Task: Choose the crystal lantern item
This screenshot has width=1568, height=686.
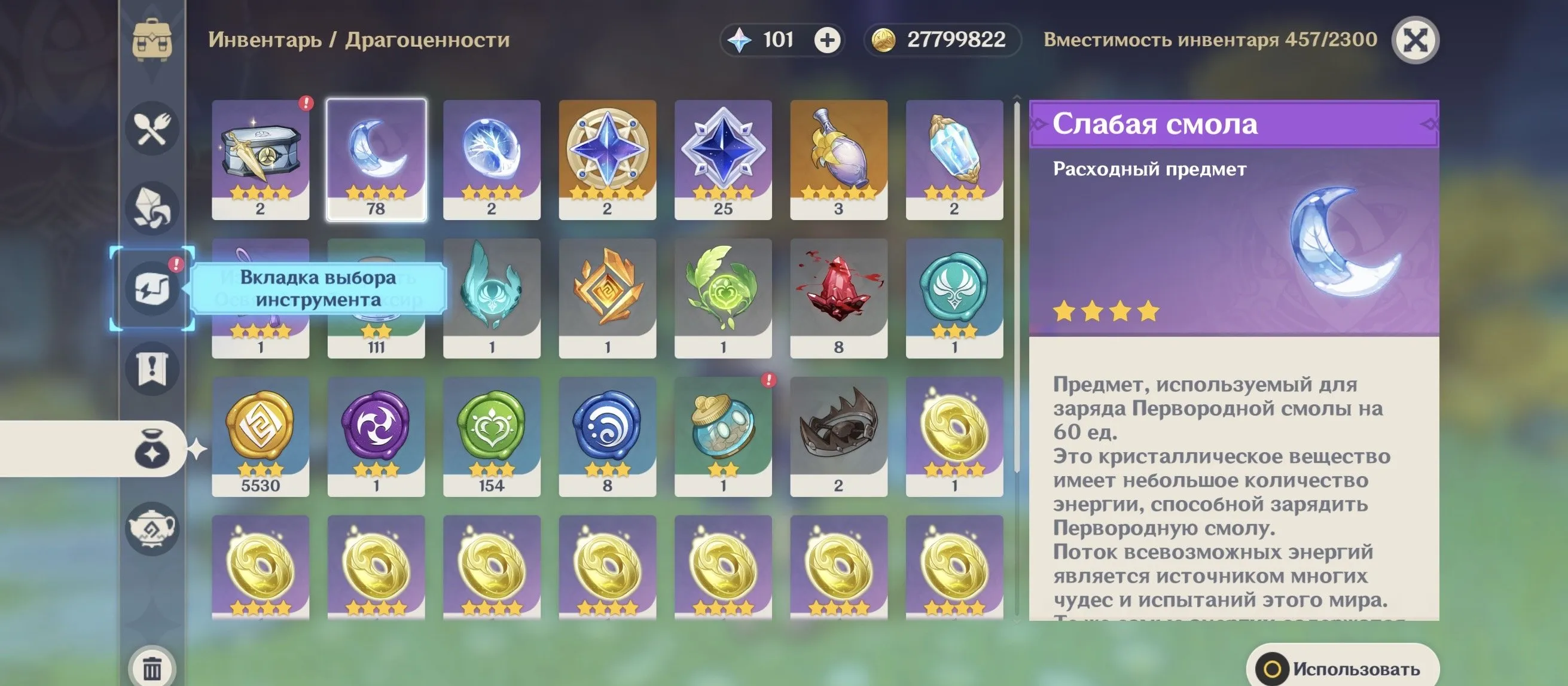Action: [954, 159]
